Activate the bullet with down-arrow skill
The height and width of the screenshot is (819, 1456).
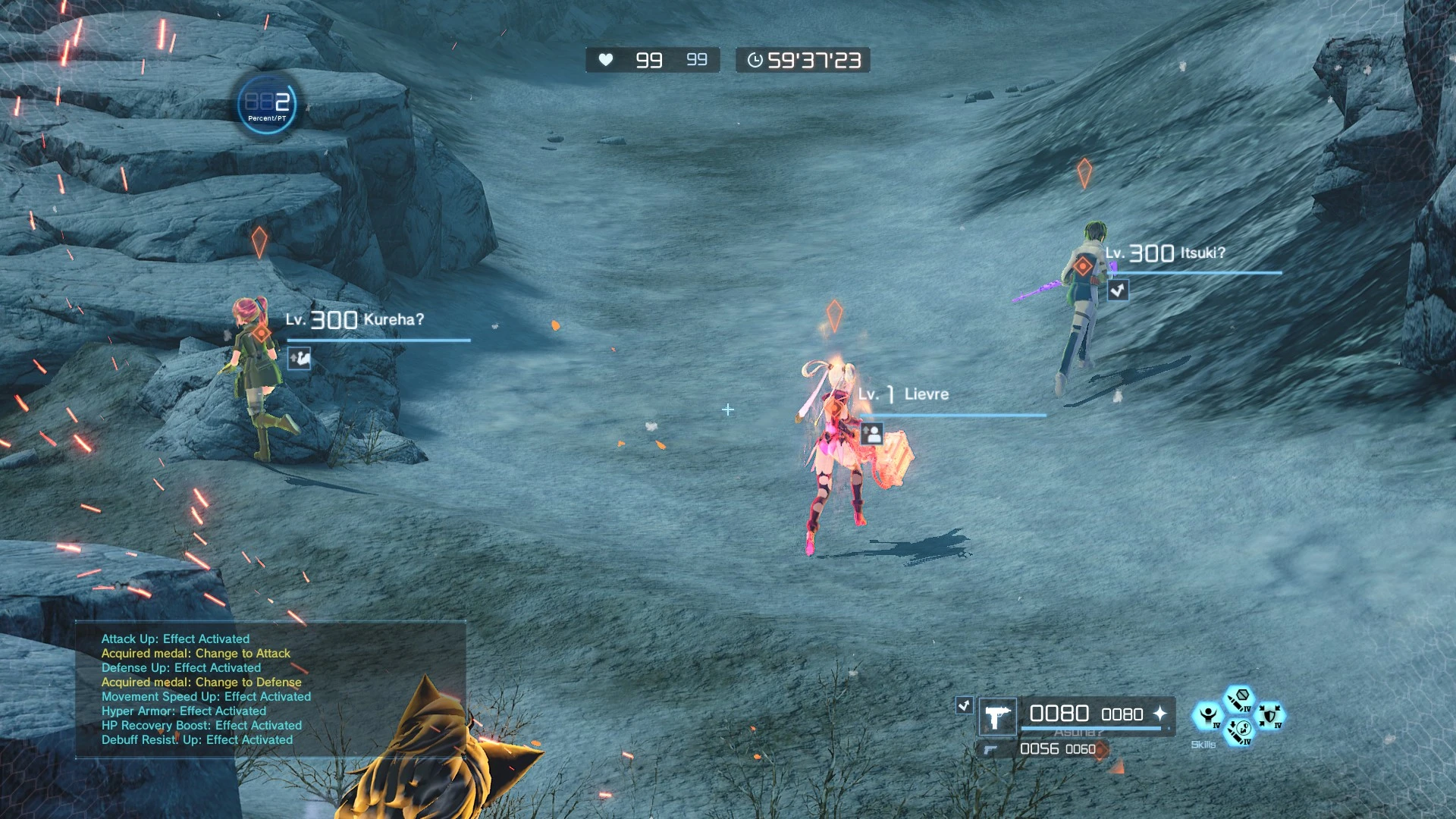(x=1238, y=733)
